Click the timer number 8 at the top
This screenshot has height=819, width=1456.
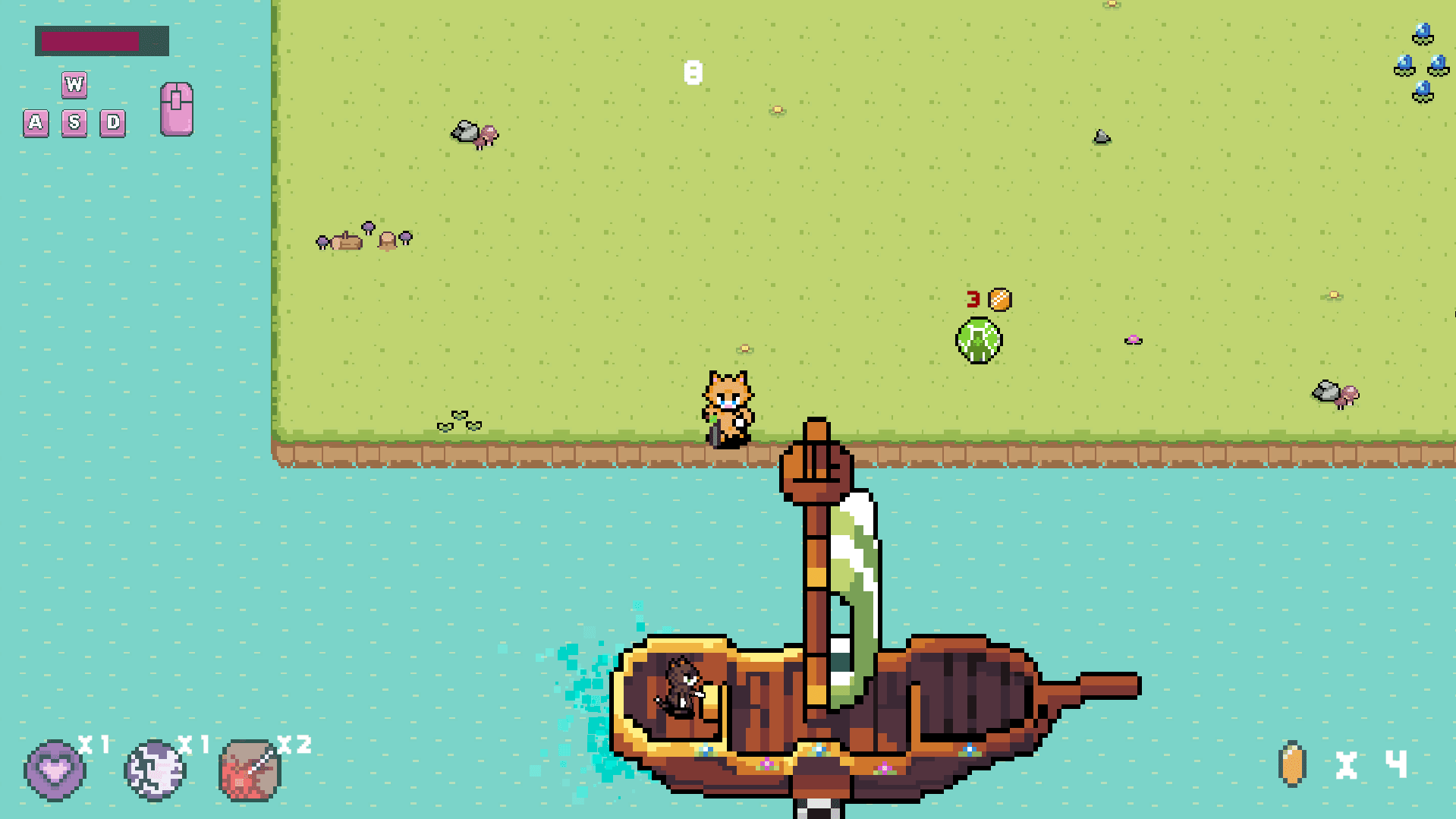click(x=693, y=73)
